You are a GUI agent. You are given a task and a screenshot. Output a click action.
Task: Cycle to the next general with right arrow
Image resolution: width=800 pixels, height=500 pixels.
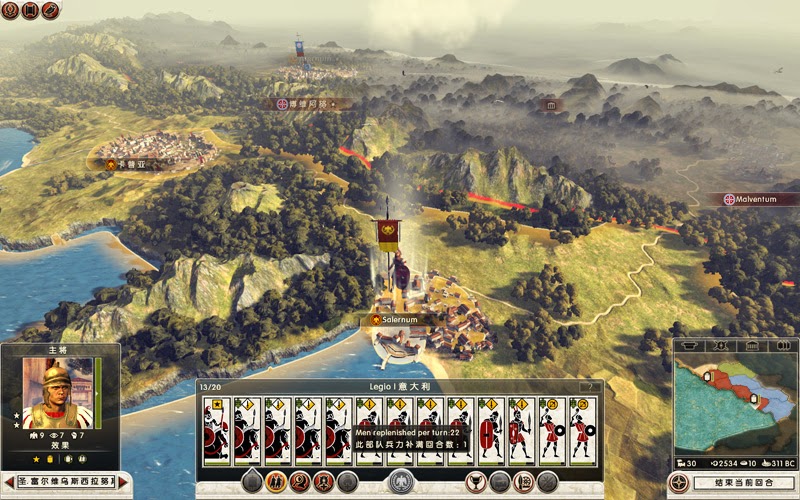pyautogui.click(x=123, y=482)
